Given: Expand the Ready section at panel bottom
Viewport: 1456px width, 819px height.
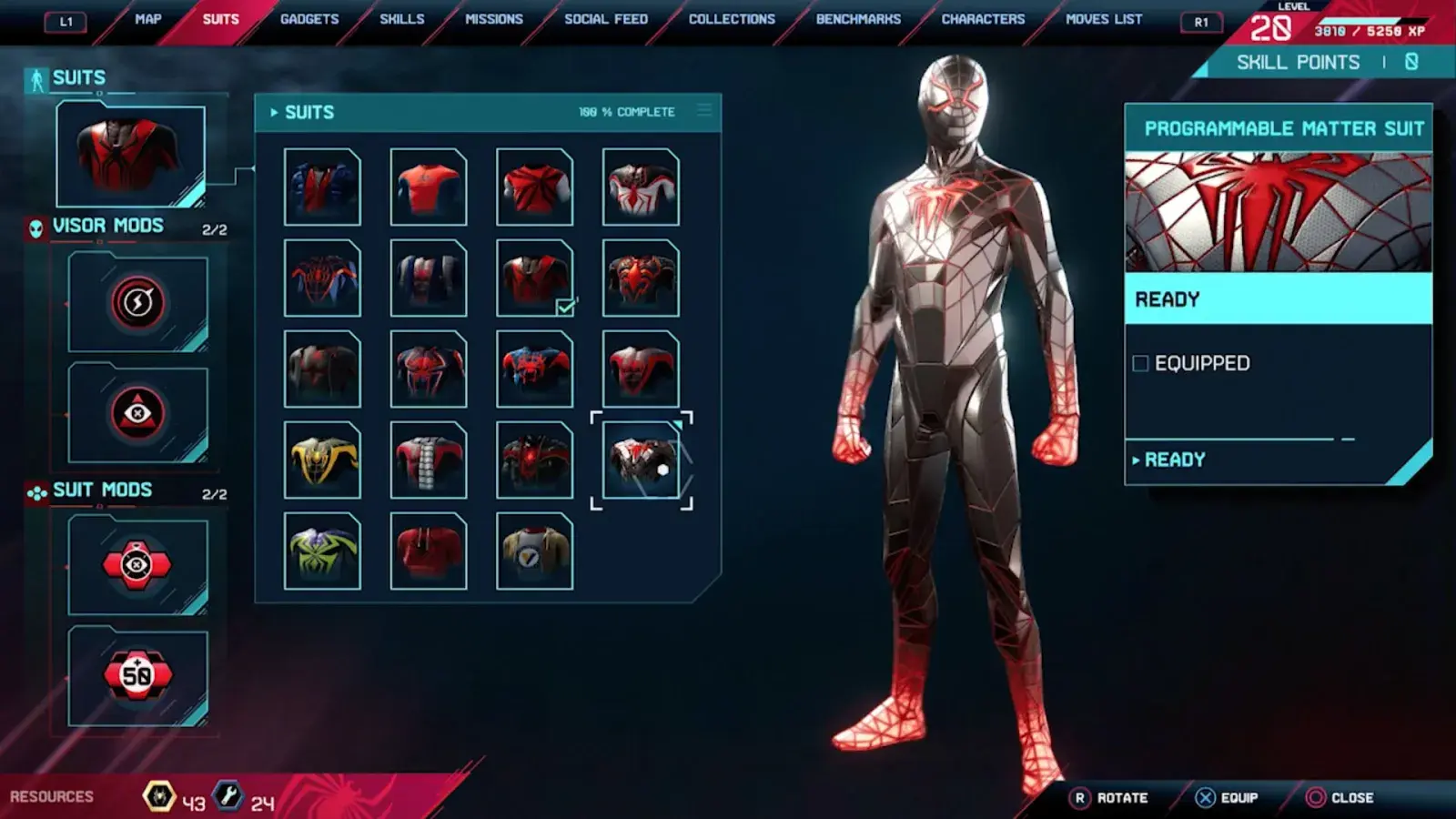Looking at the screenshot, I should pyautogui.click(x=1174, y=460).
